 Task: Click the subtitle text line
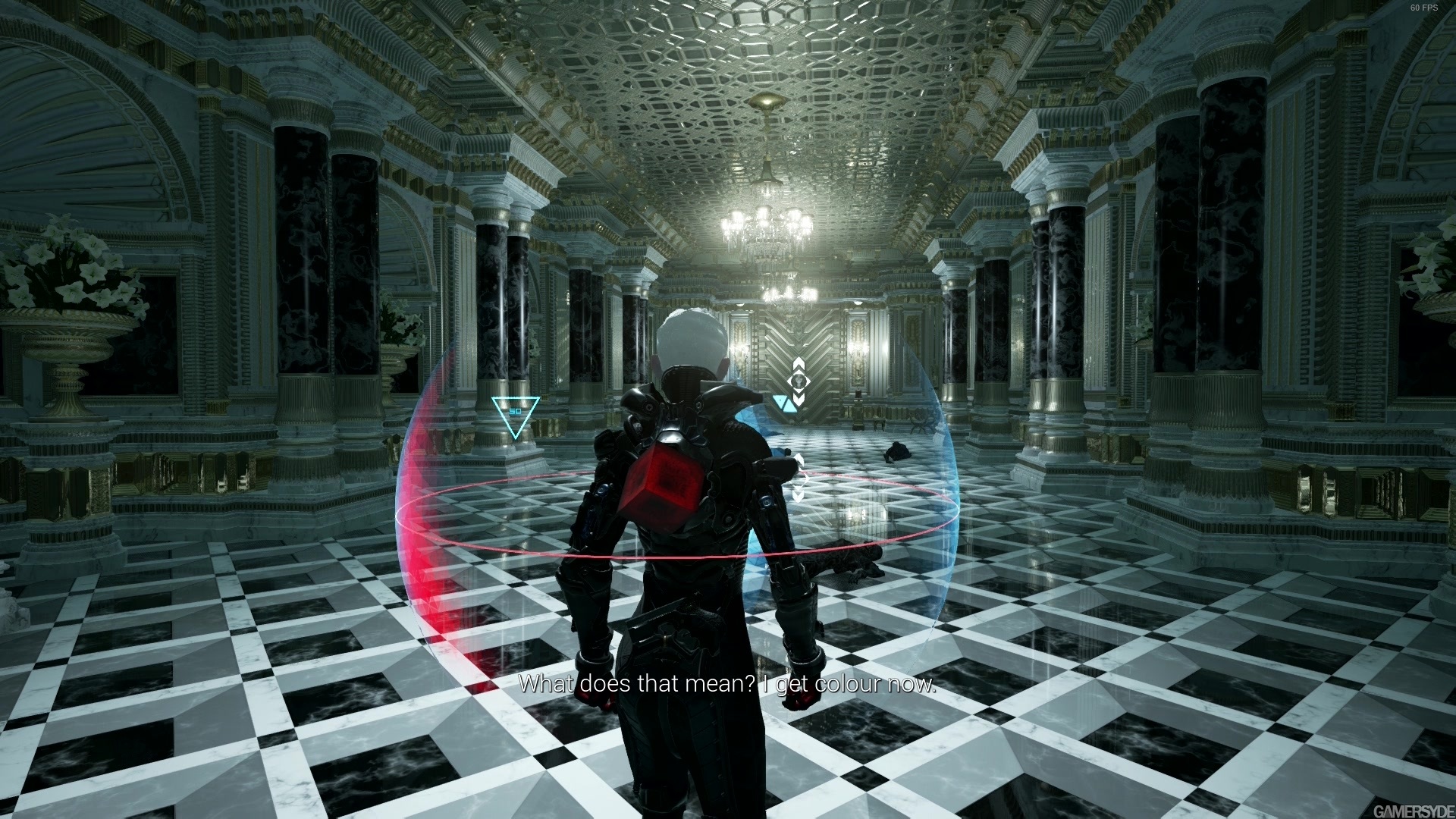point(730,683)
